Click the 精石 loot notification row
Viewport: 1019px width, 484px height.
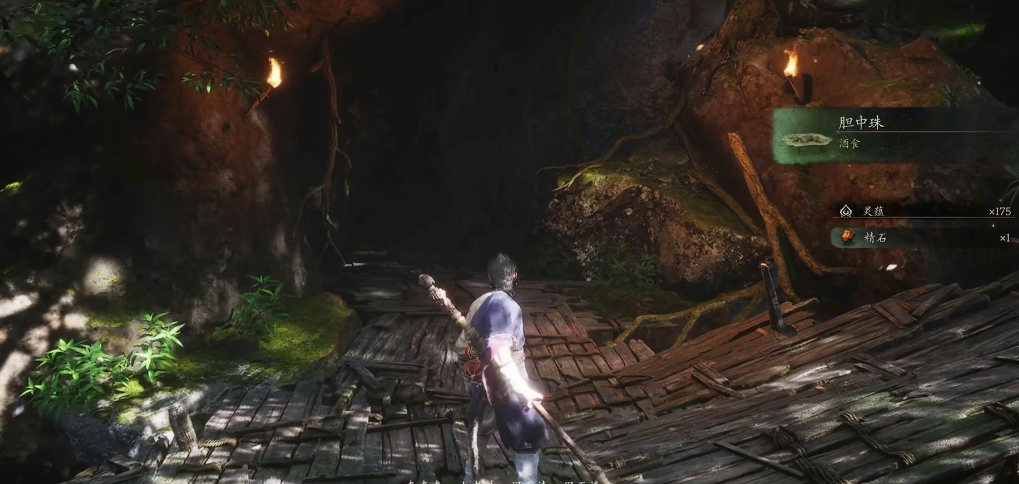924,238
